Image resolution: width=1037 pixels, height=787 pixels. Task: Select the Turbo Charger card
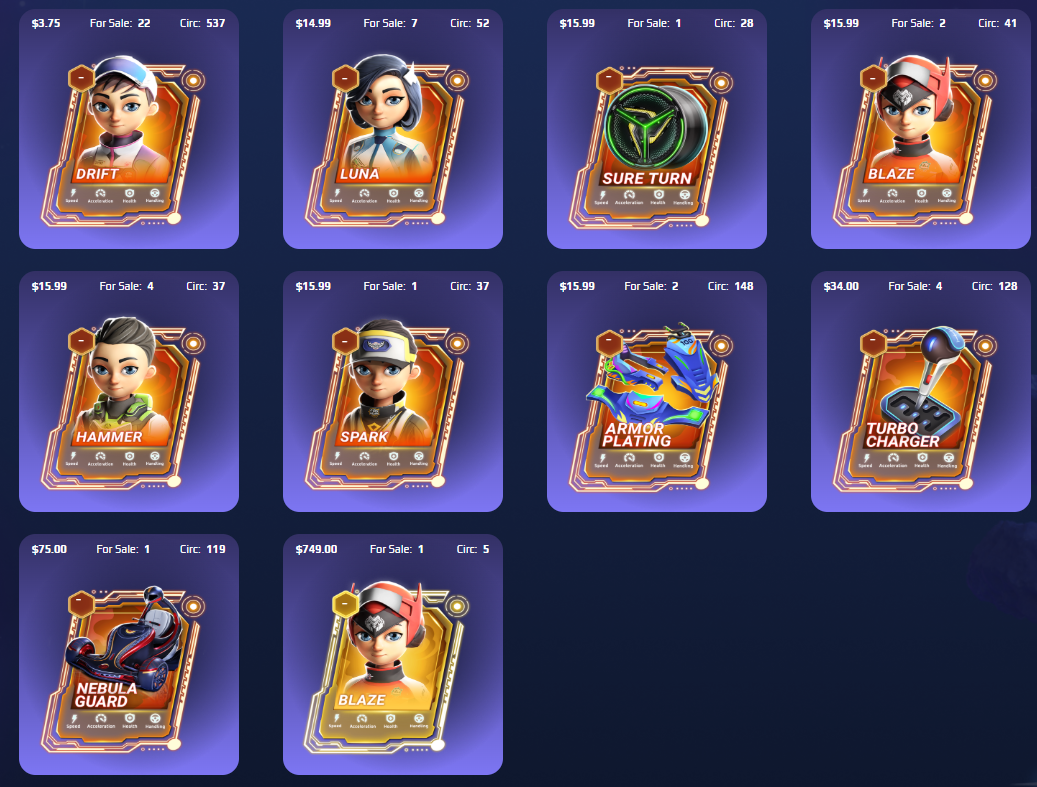[x=920, y=400]
